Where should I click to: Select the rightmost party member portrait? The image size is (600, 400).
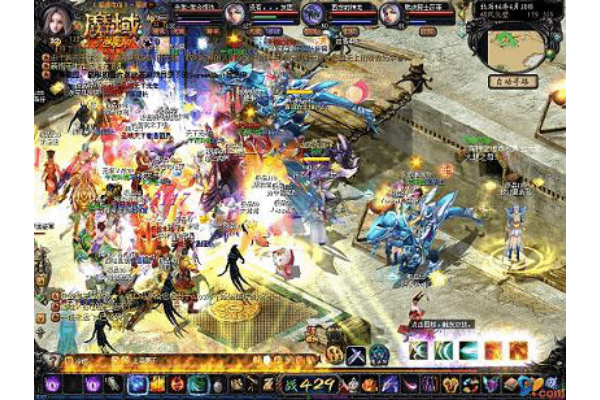[x=390, y=14]
